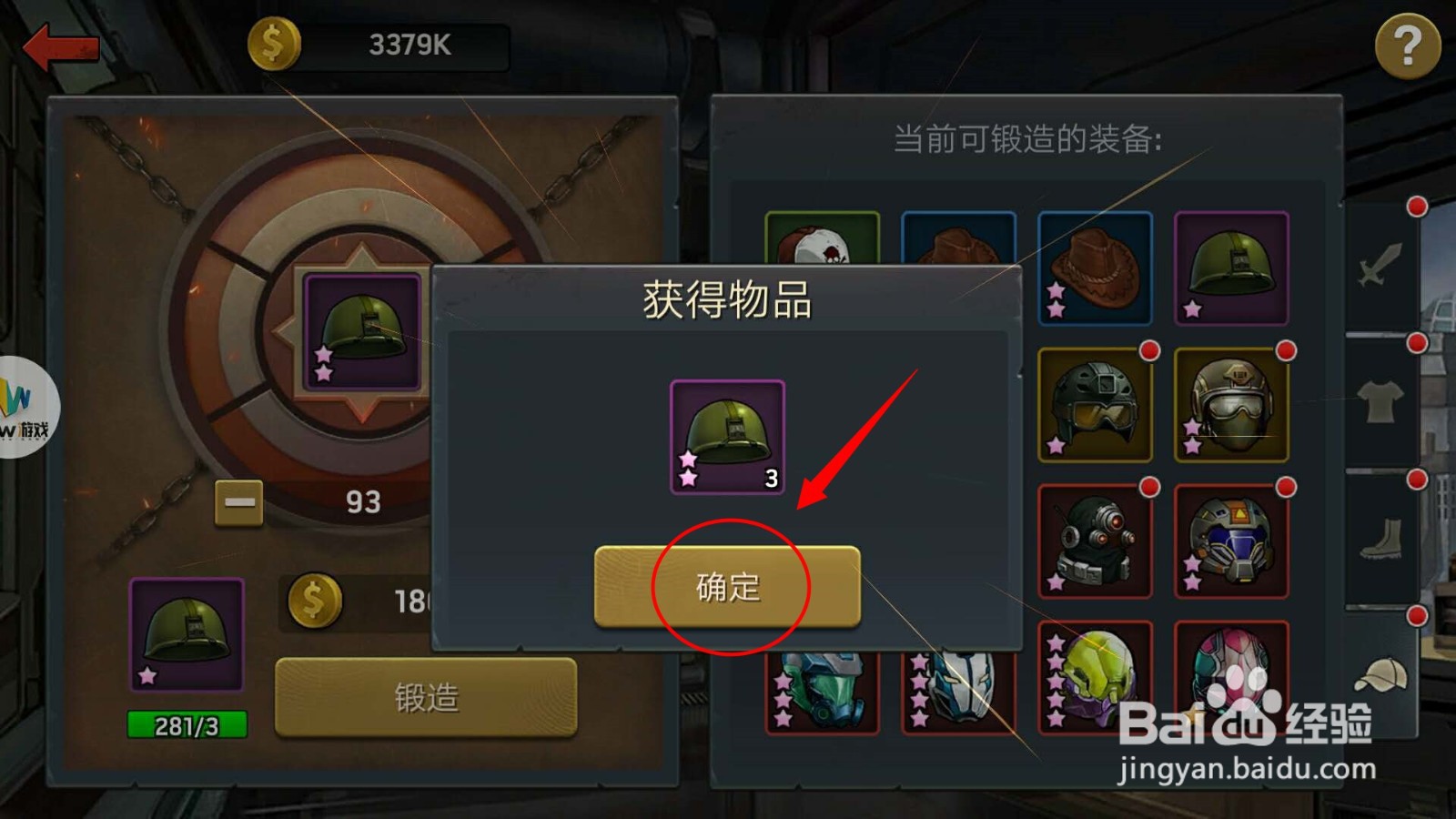Click the gold dollar coin beside 3379K

[x=273, y=41]
